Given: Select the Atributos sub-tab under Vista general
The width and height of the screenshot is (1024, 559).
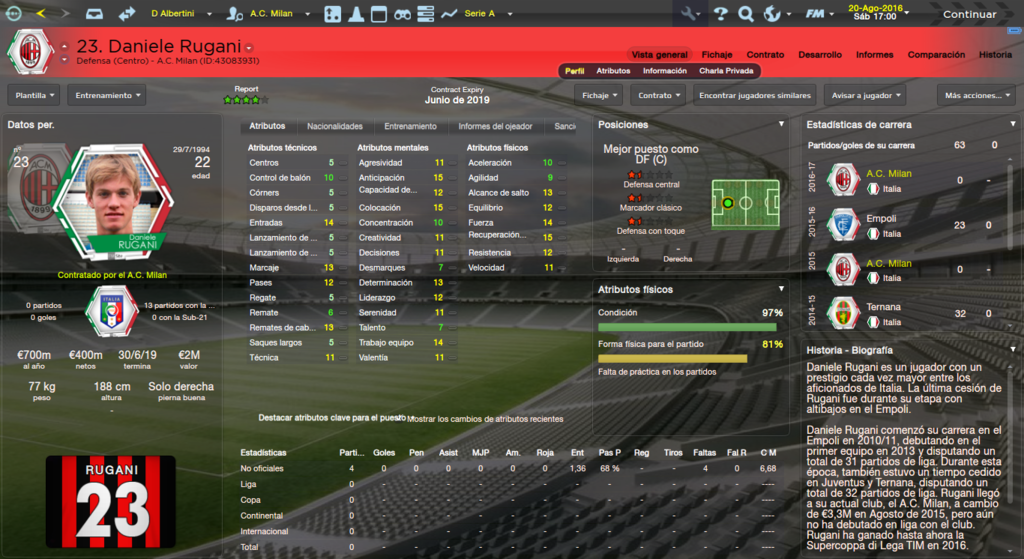Looking at the screenshot, I should [613, 71].
